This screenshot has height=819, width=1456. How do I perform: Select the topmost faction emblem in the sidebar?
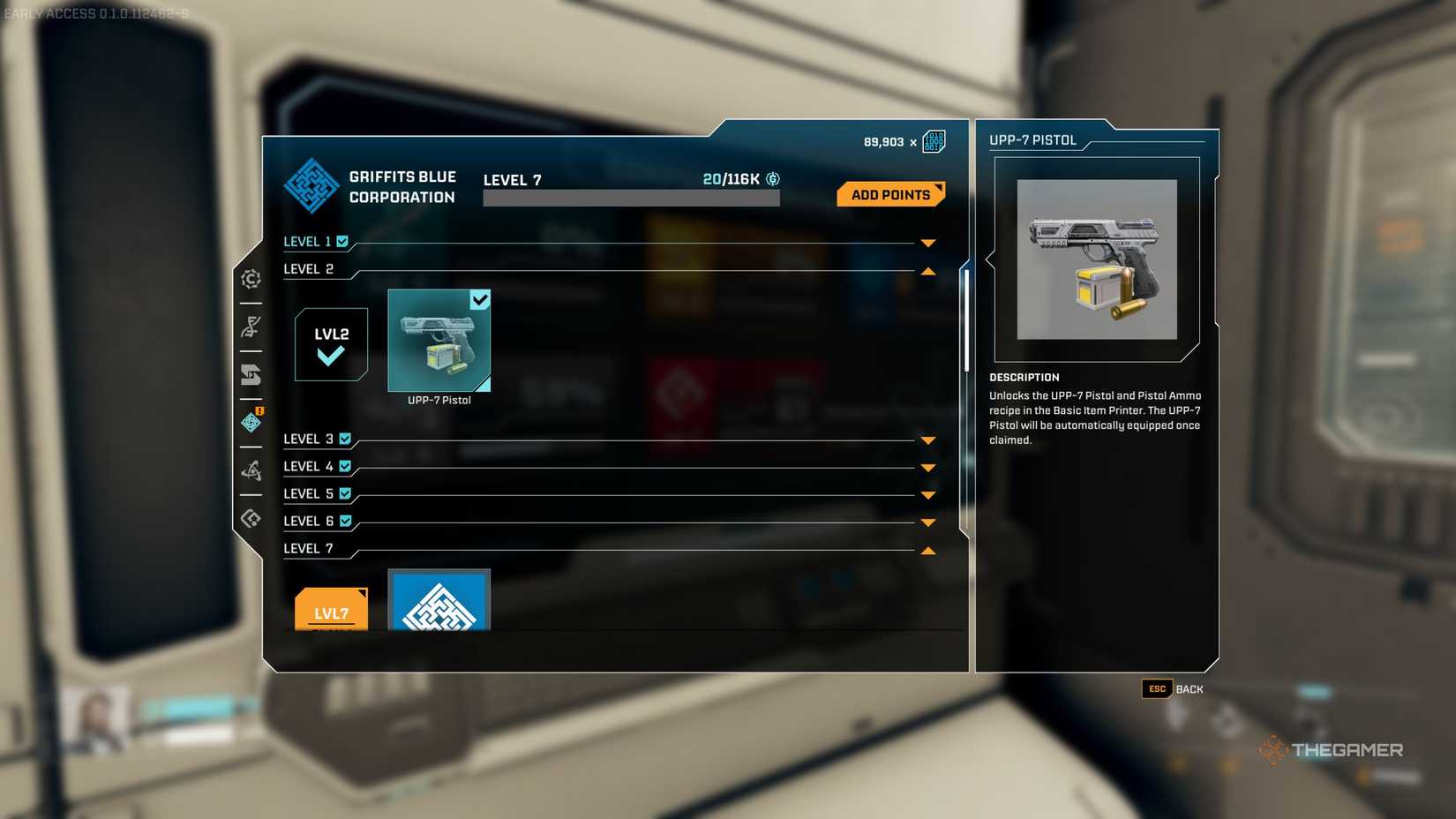[x=252, y=280]
